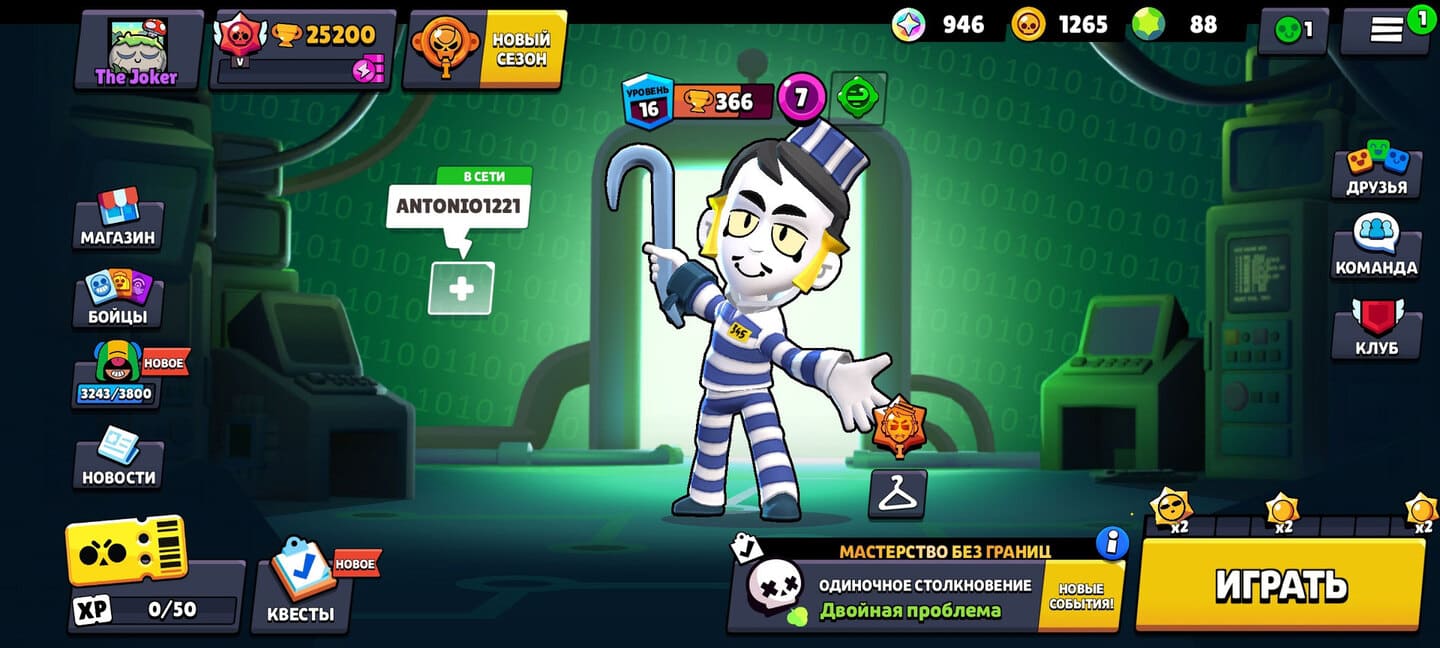Open the green skull chat button
Image resolution: width=1440 pixels, height=648 pixels.
tap(1293, 33)
